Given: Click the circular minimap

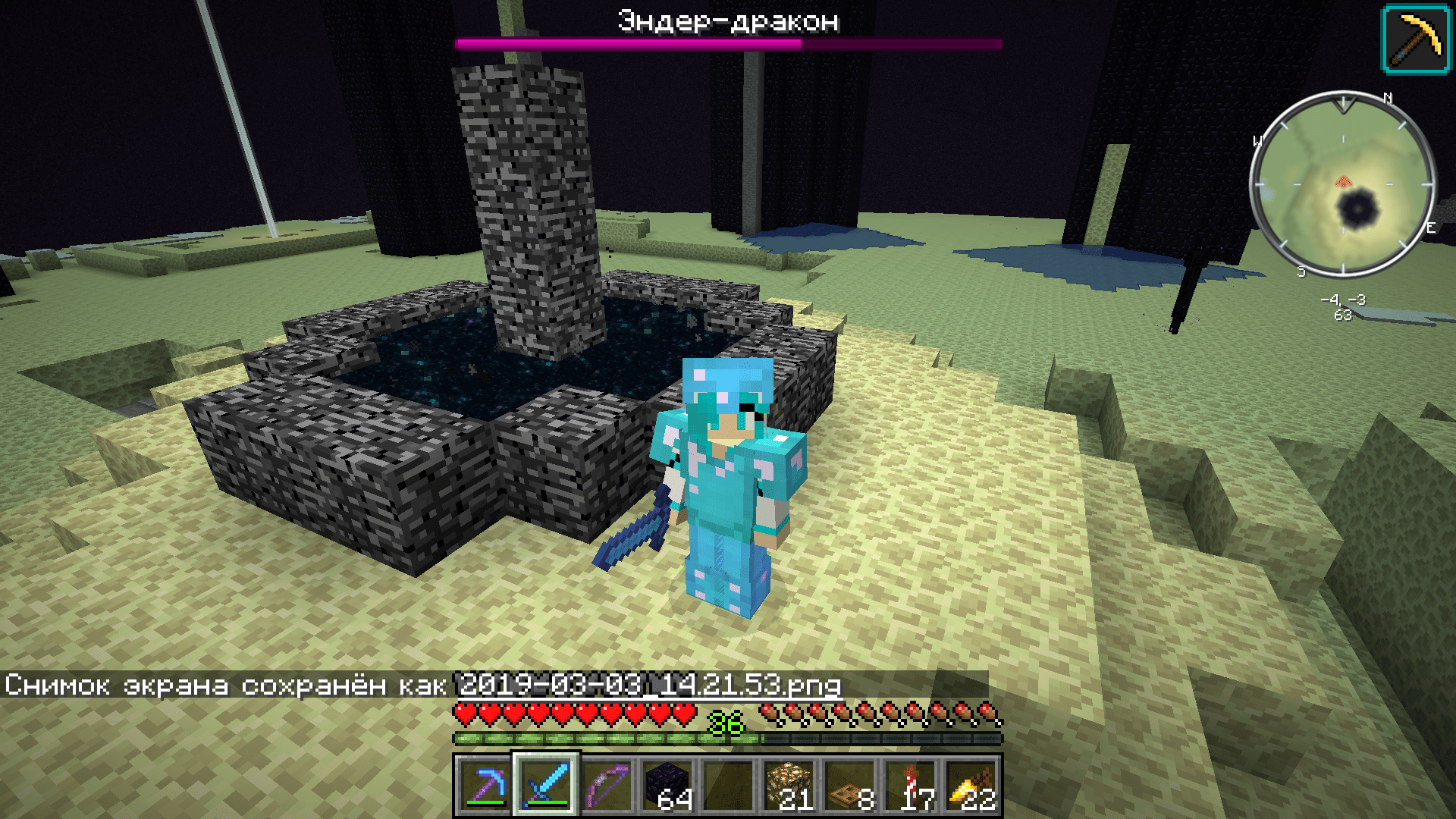Looking at the screenshot, I should (1343, 184).
